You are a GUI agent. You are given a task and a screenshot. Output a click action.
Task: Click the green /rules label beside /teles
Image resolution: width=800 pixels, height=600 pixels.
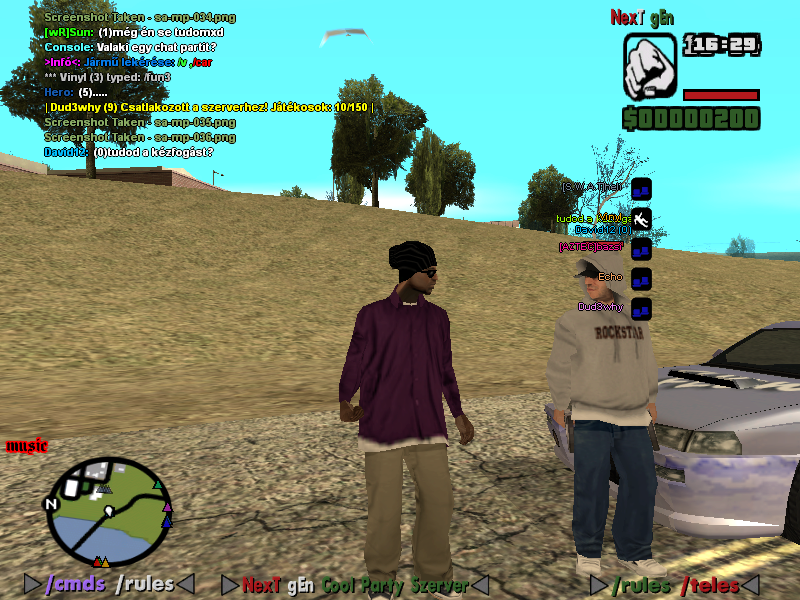point(641,585)
